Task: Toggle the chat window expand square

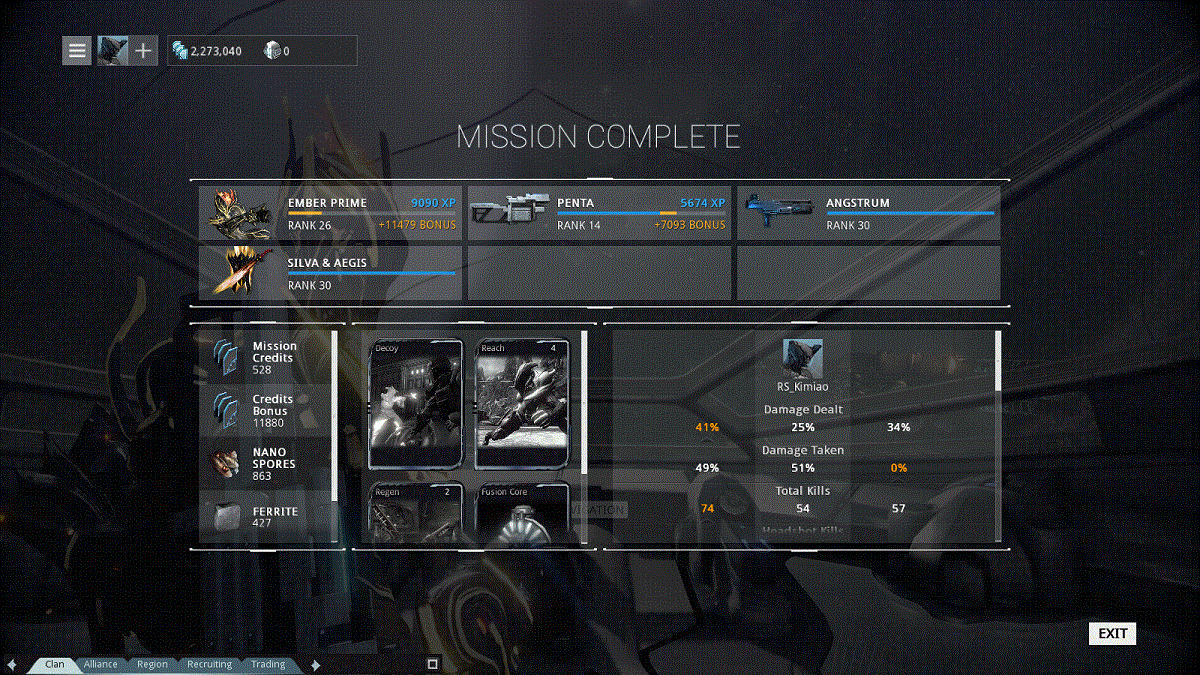Action: (433, 663)
